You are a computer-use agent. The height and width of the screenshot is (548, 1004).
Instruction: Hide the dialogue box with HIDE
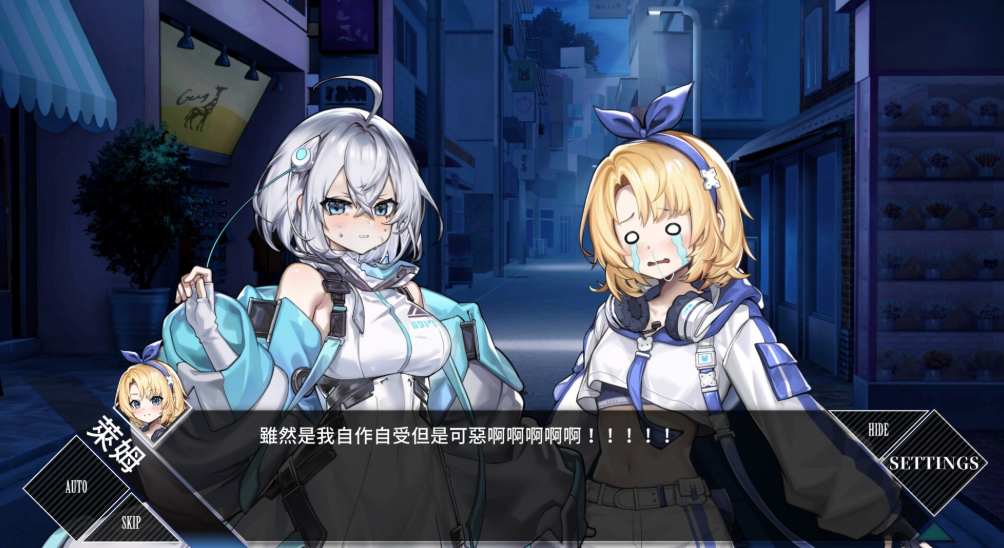877,430
